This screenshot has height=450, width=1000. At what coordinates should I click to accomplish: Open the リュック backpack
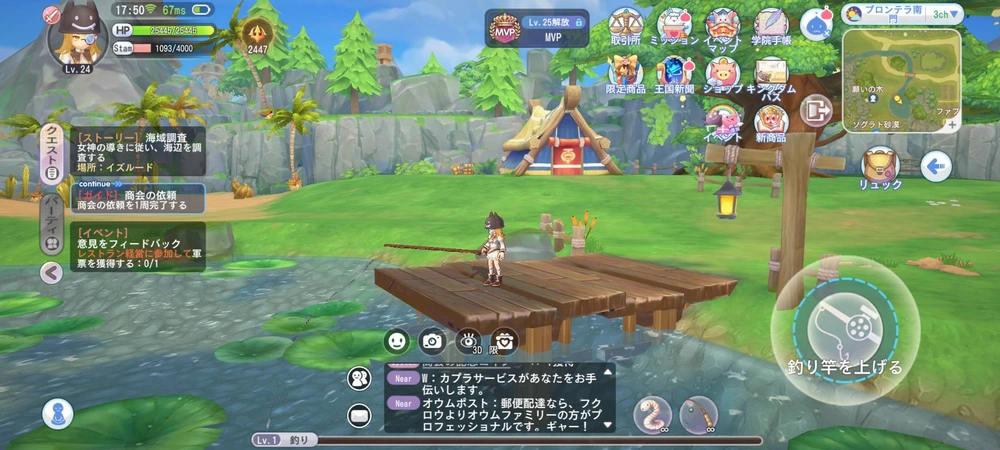point(880,166)
